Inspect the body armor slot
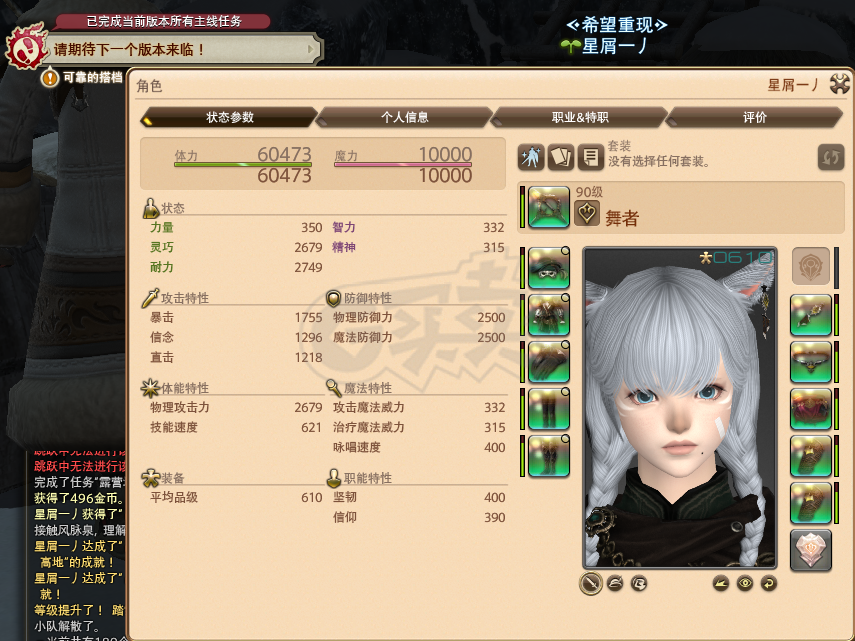This screenshot has width=855, height=641. [x=548, y=315]
